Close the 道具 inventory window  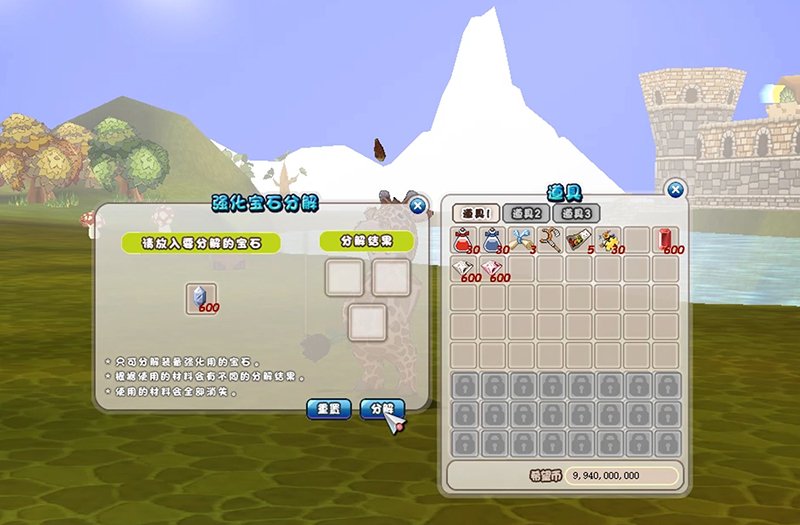676,189
